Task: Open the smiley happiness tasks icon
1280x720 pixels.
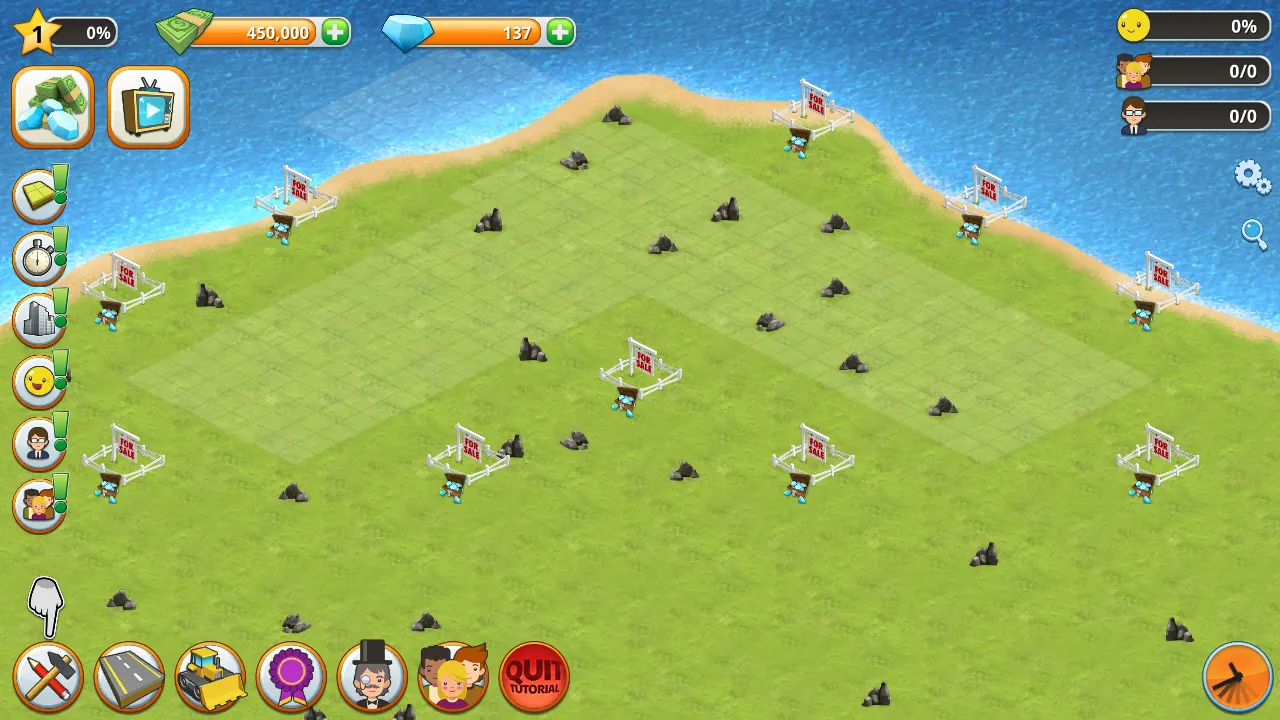Action: [x=38, y=381]
